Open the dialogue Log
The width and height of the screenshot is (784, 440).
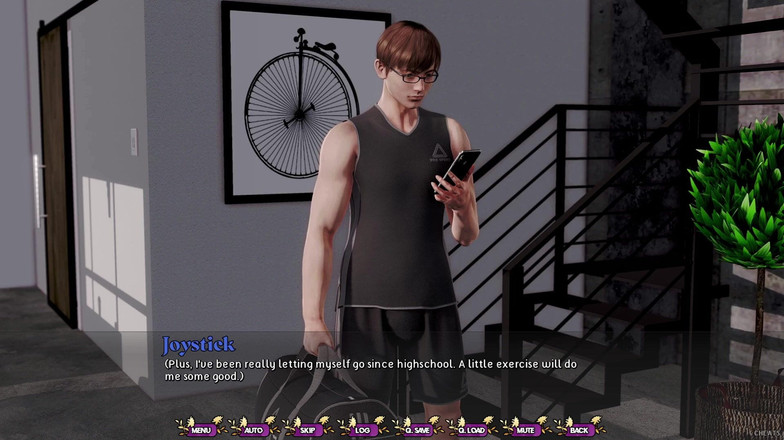[363, 429]
